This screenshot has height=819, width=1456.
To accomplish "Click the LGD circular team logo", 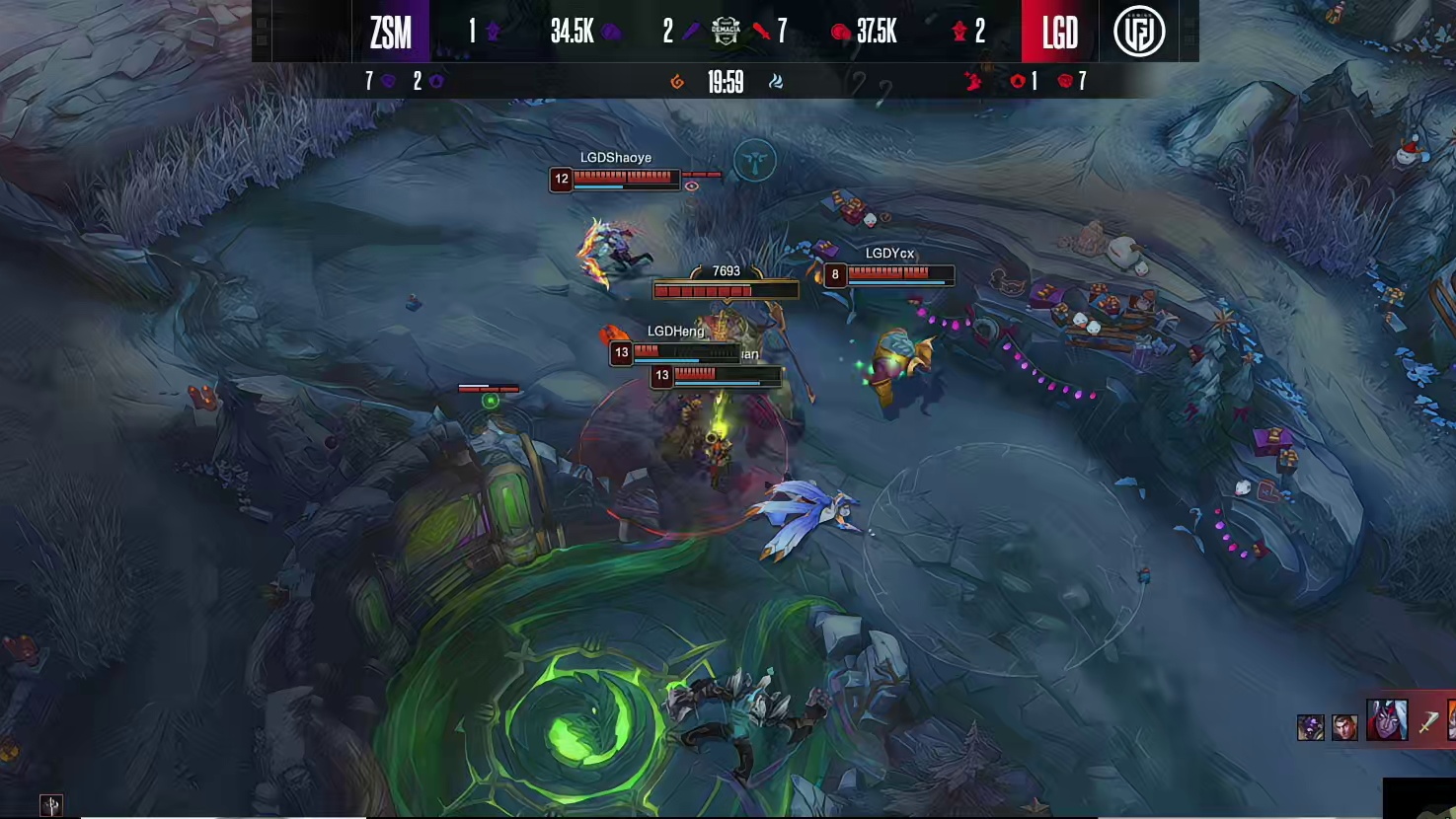I will point(1139,32).
